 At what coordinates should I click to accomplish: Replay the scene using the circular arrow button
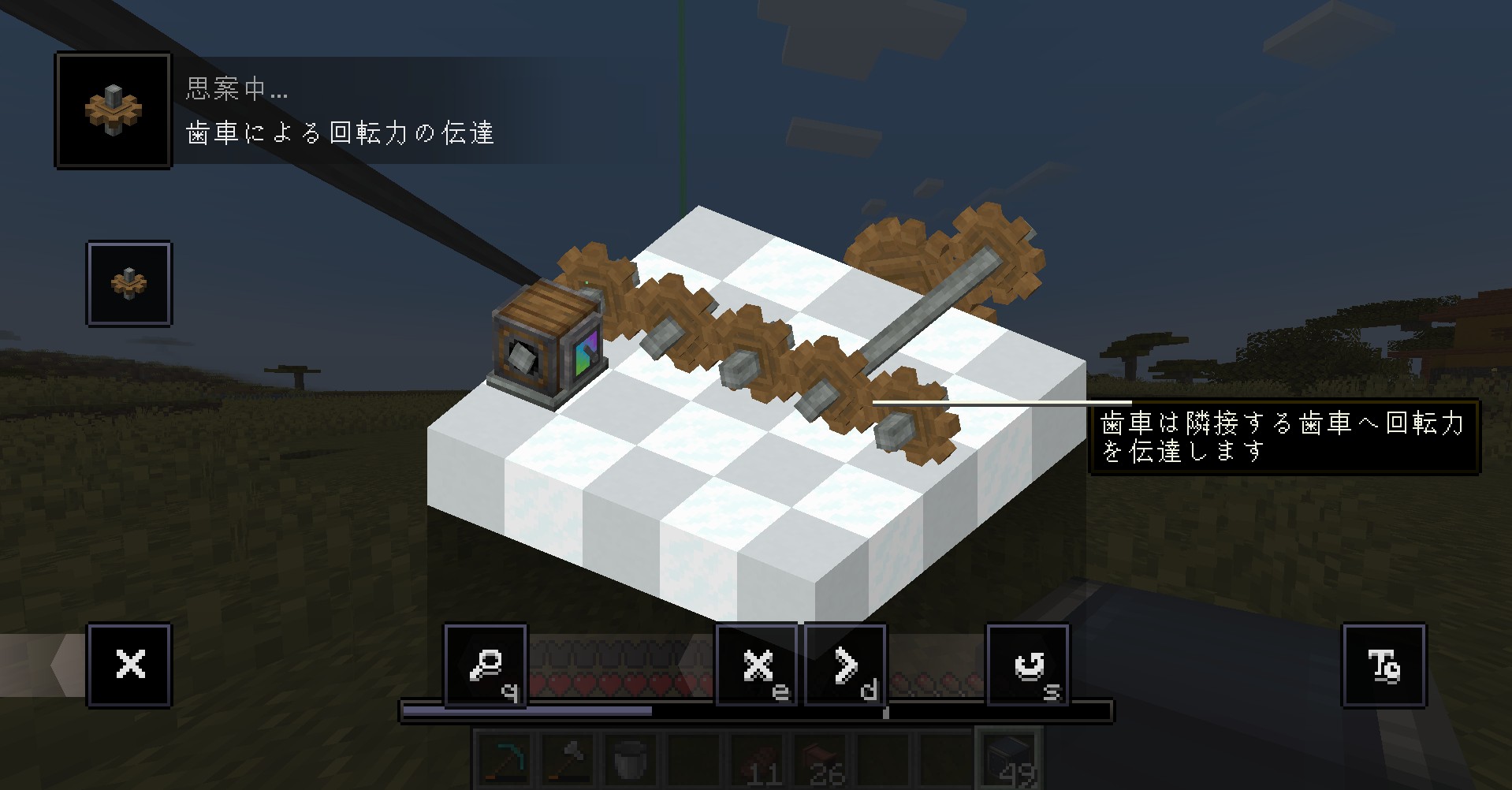pyautogui.click(x=1027, y=666)
